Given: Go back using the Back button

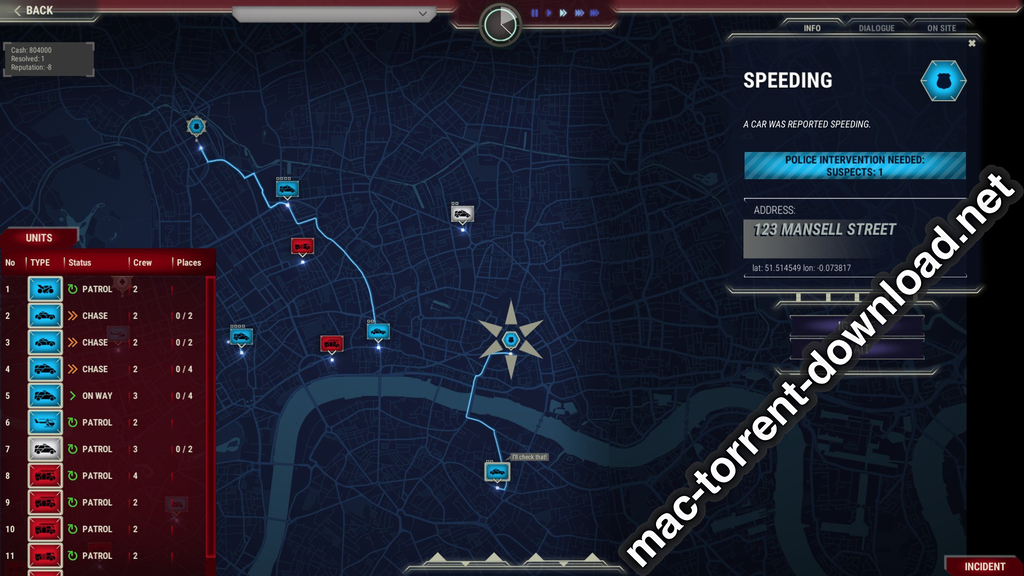Looking at the screenshot, I should 34,10.
